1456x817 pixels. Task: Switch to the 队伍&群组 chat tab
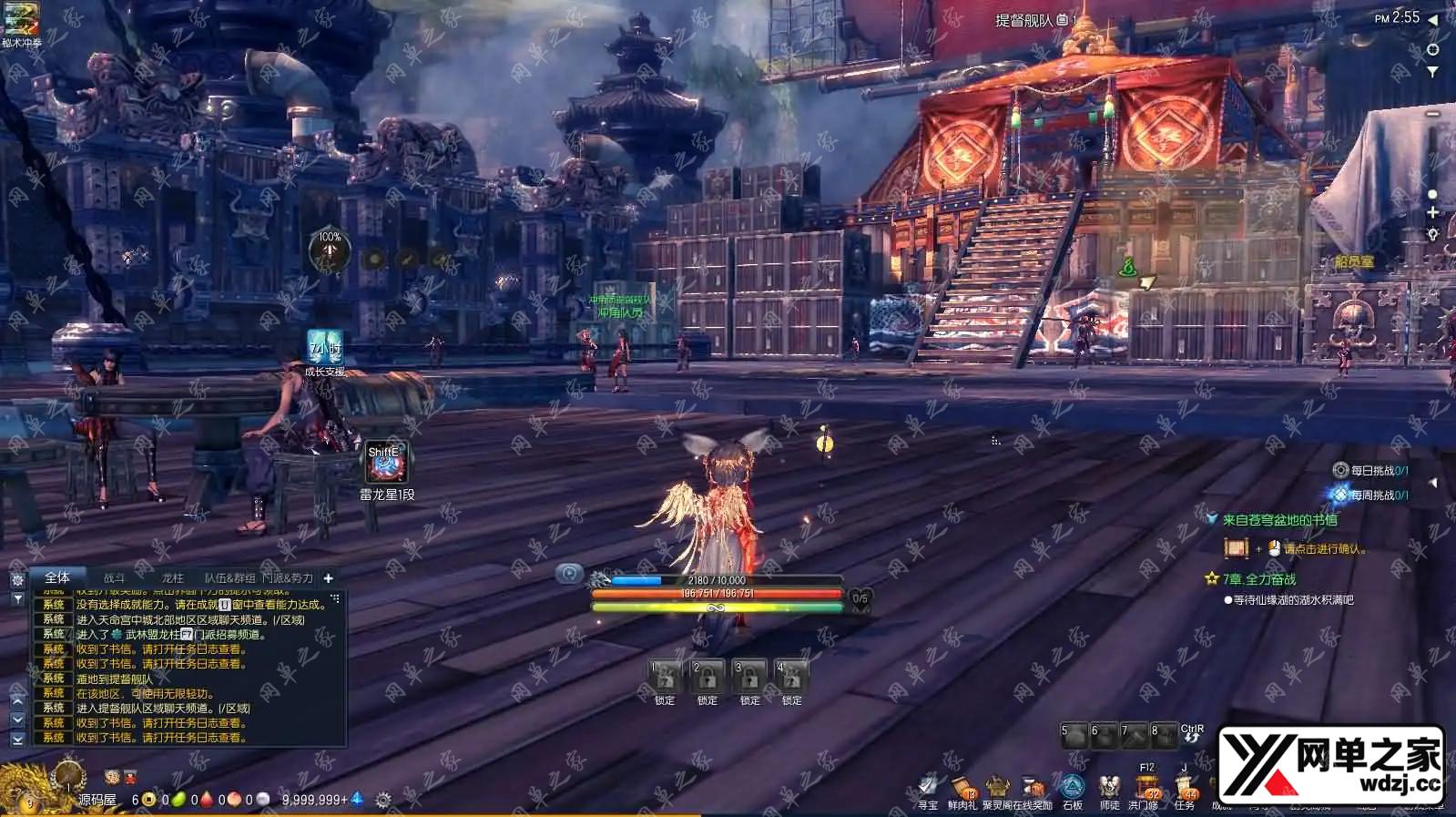pos(229,578)
